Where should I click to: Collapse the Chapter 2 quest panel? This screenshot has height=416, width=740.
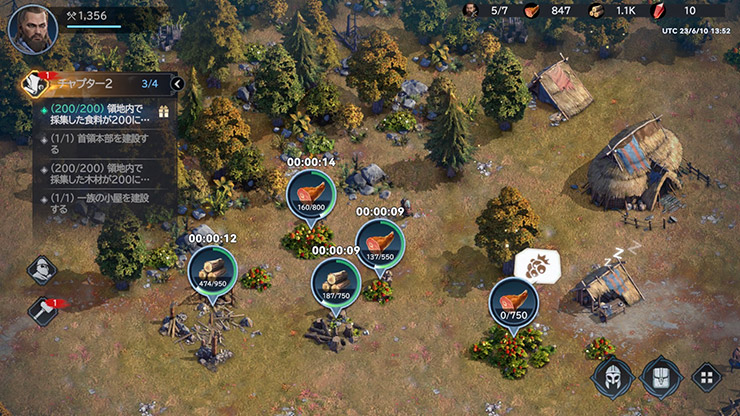coord(177,84)
